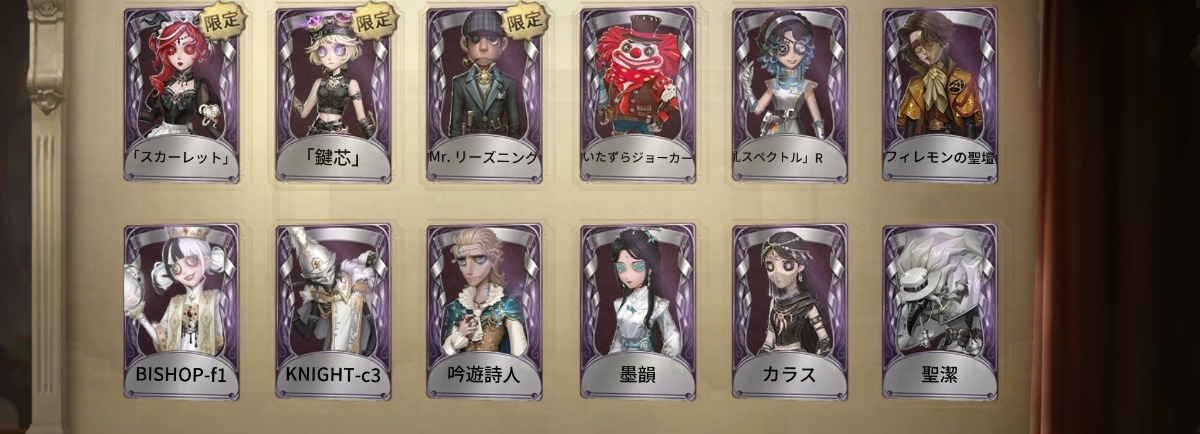Viewport: 1200px width, 434px height.
Task: Pick the 吟遊詩人 costume card
Action: (484, 311)
